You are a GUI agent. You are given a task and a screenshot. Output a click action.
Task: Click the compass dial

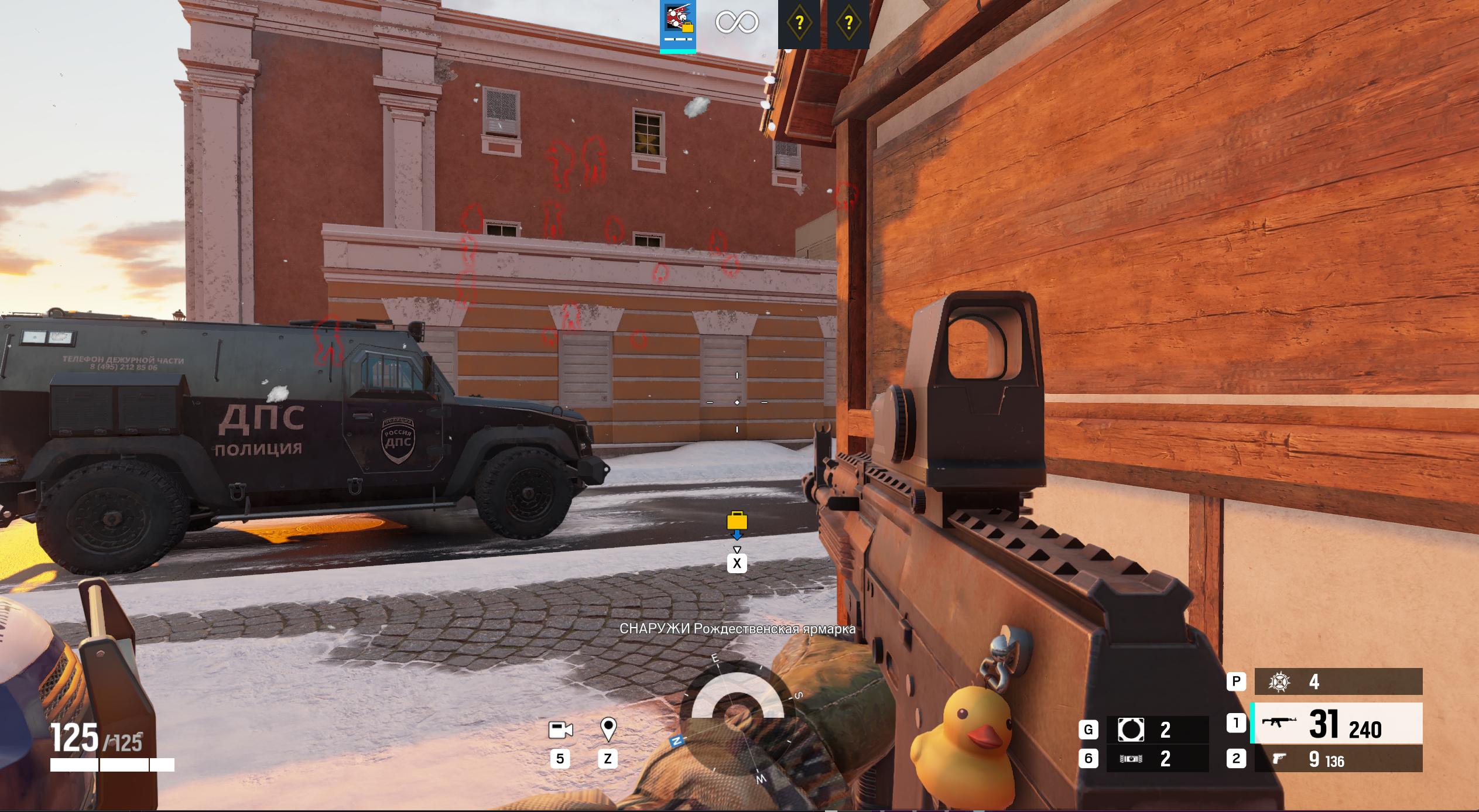pyautogui.click(x=737, y=717)
